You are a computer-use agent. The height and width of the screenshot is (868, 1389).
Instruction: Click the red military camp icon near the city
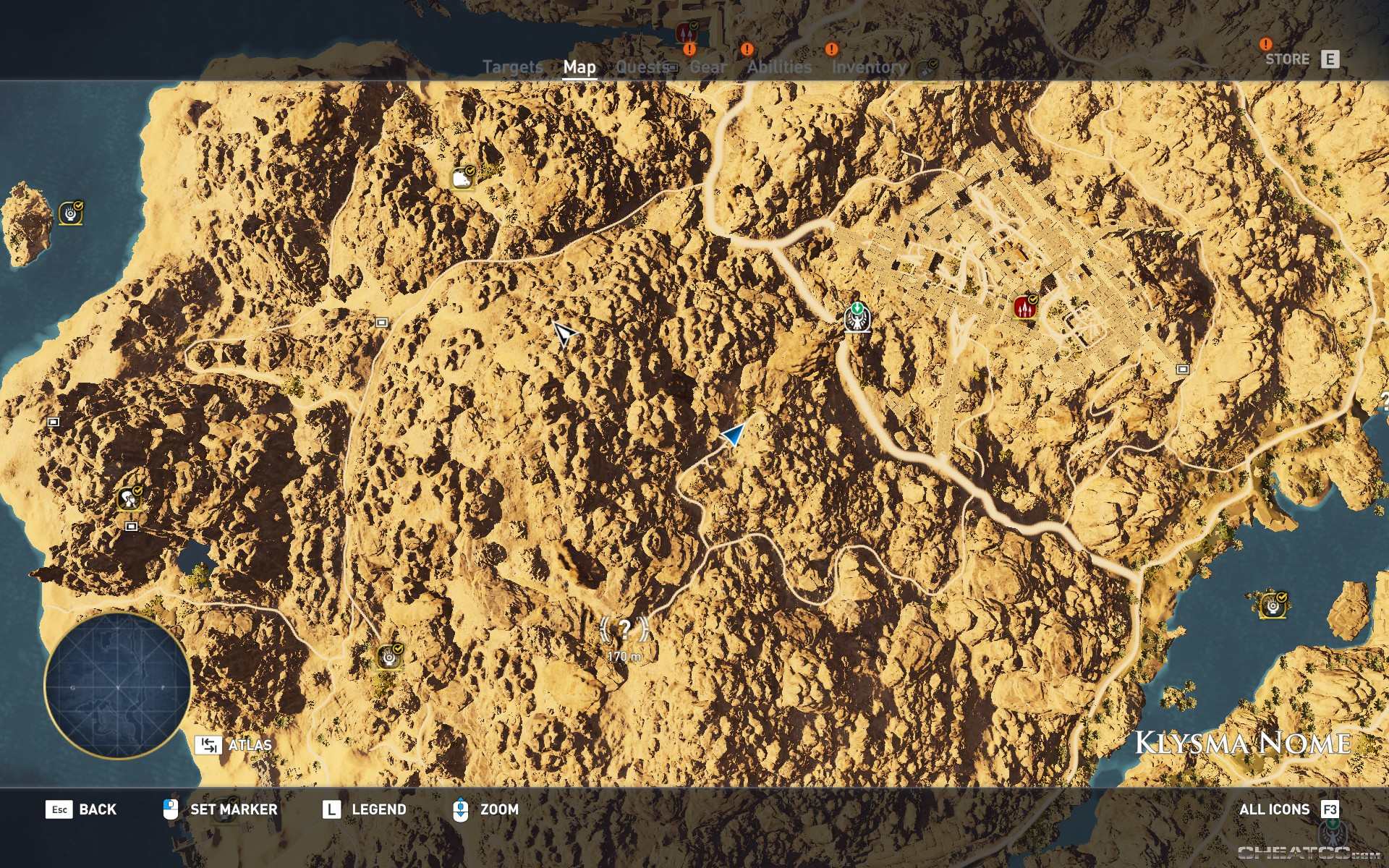[1025, 305]
